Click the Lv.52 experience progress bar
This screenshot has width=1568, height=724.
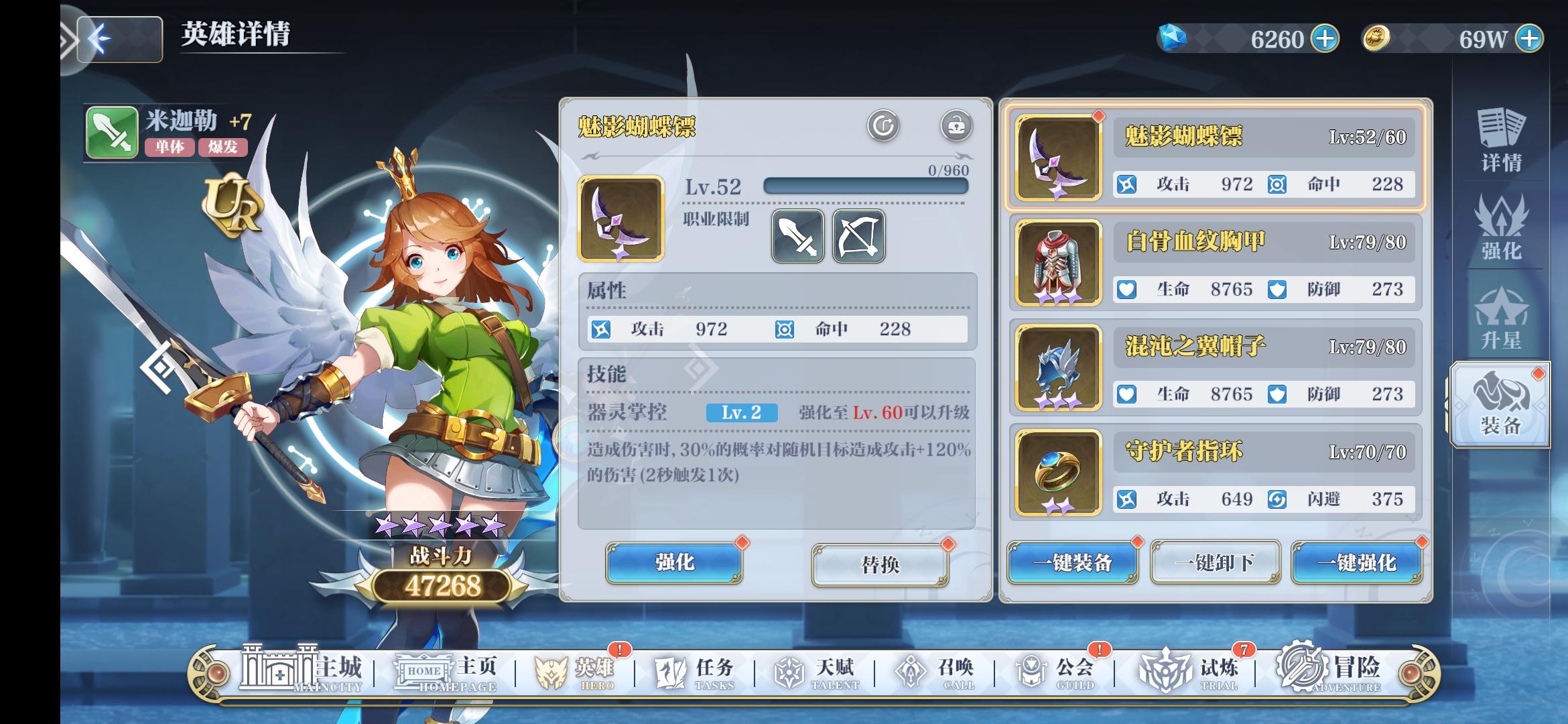[x=864, y=187]
